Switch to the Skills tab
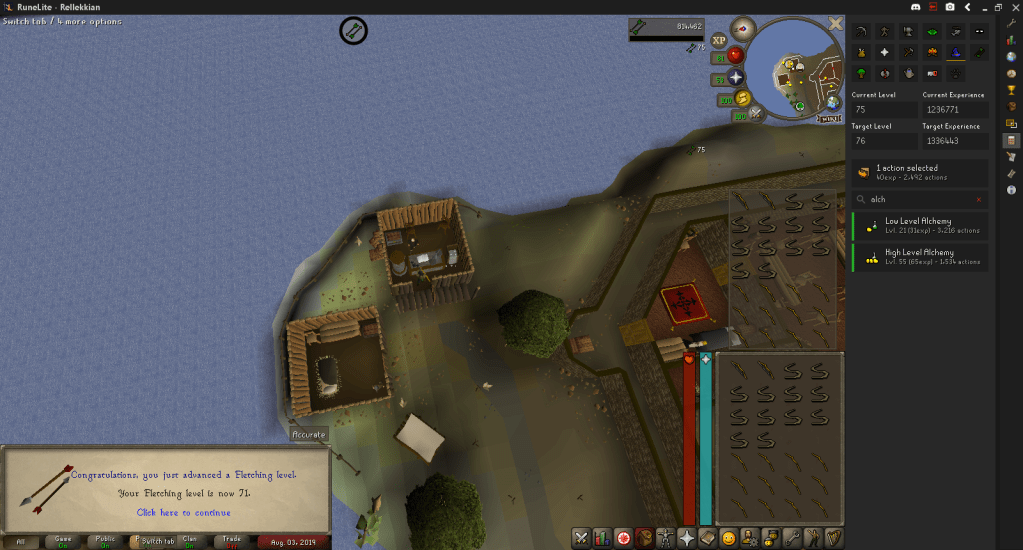Screen dimensions: 1023x550 pos(602,538)
